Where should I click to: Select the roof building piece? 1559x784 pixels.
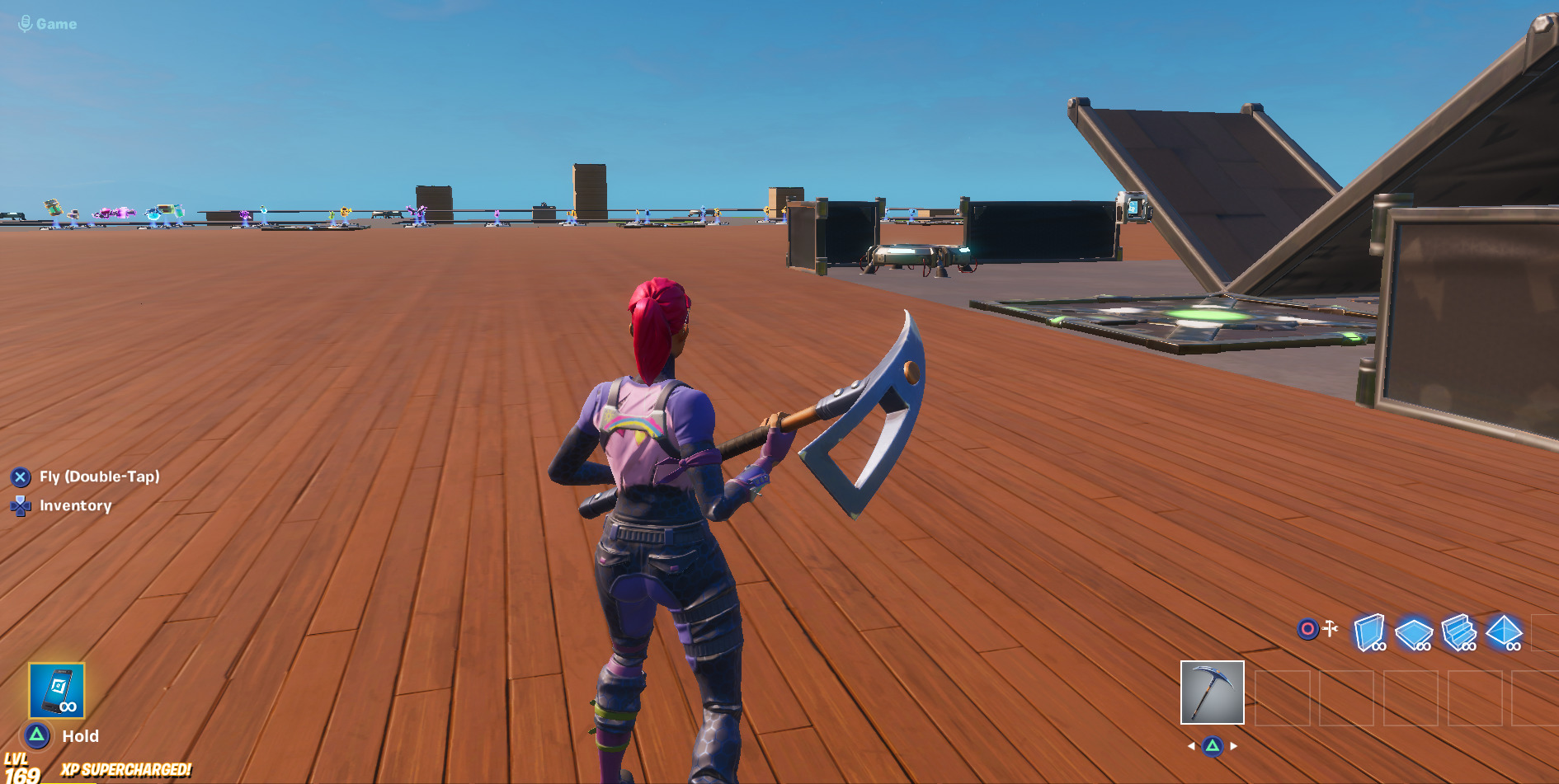(x=1505, y=631)
